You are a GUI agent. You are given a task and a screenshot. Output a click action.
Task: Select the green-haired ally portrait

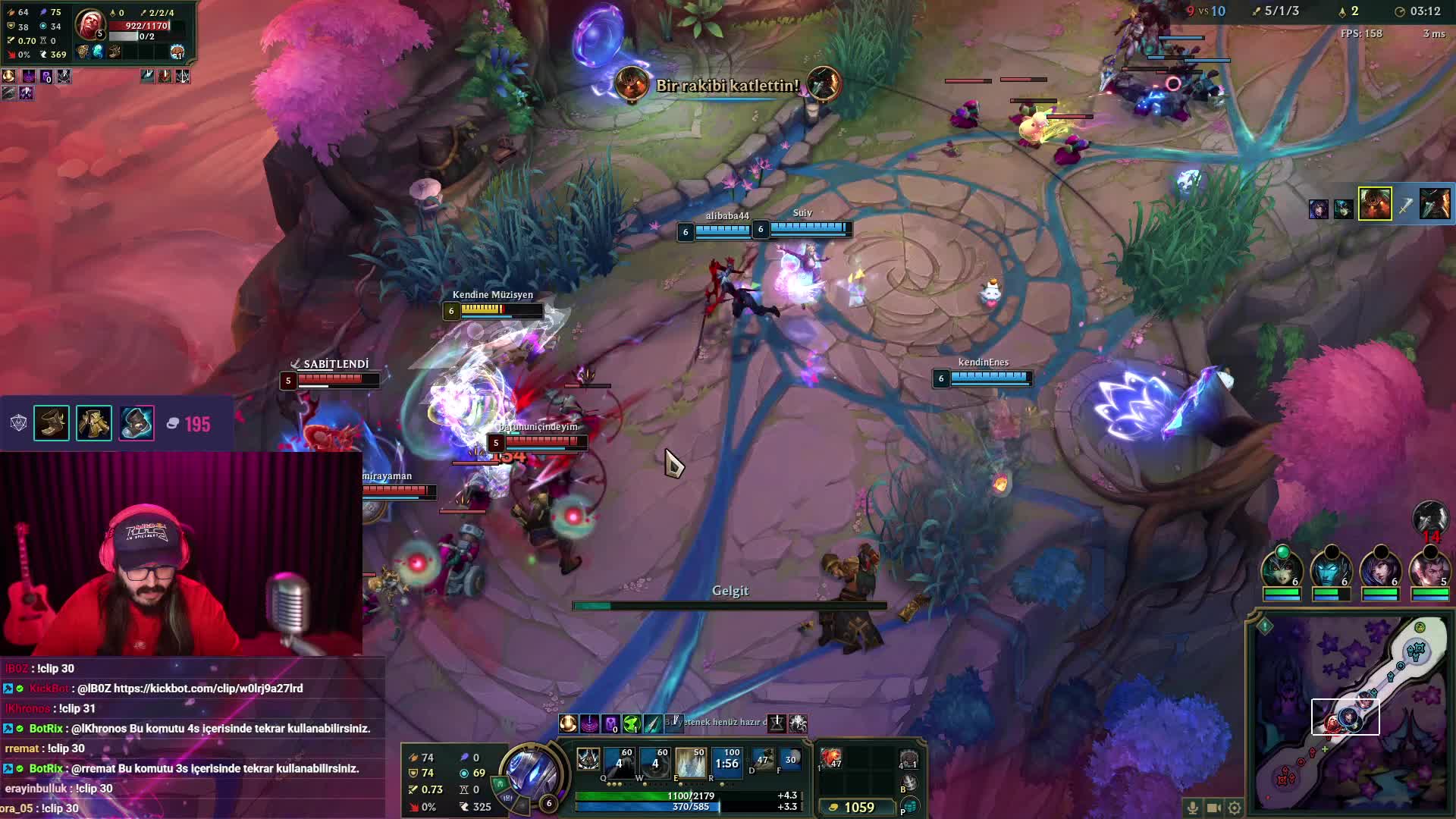click(x=1282, y=569)
